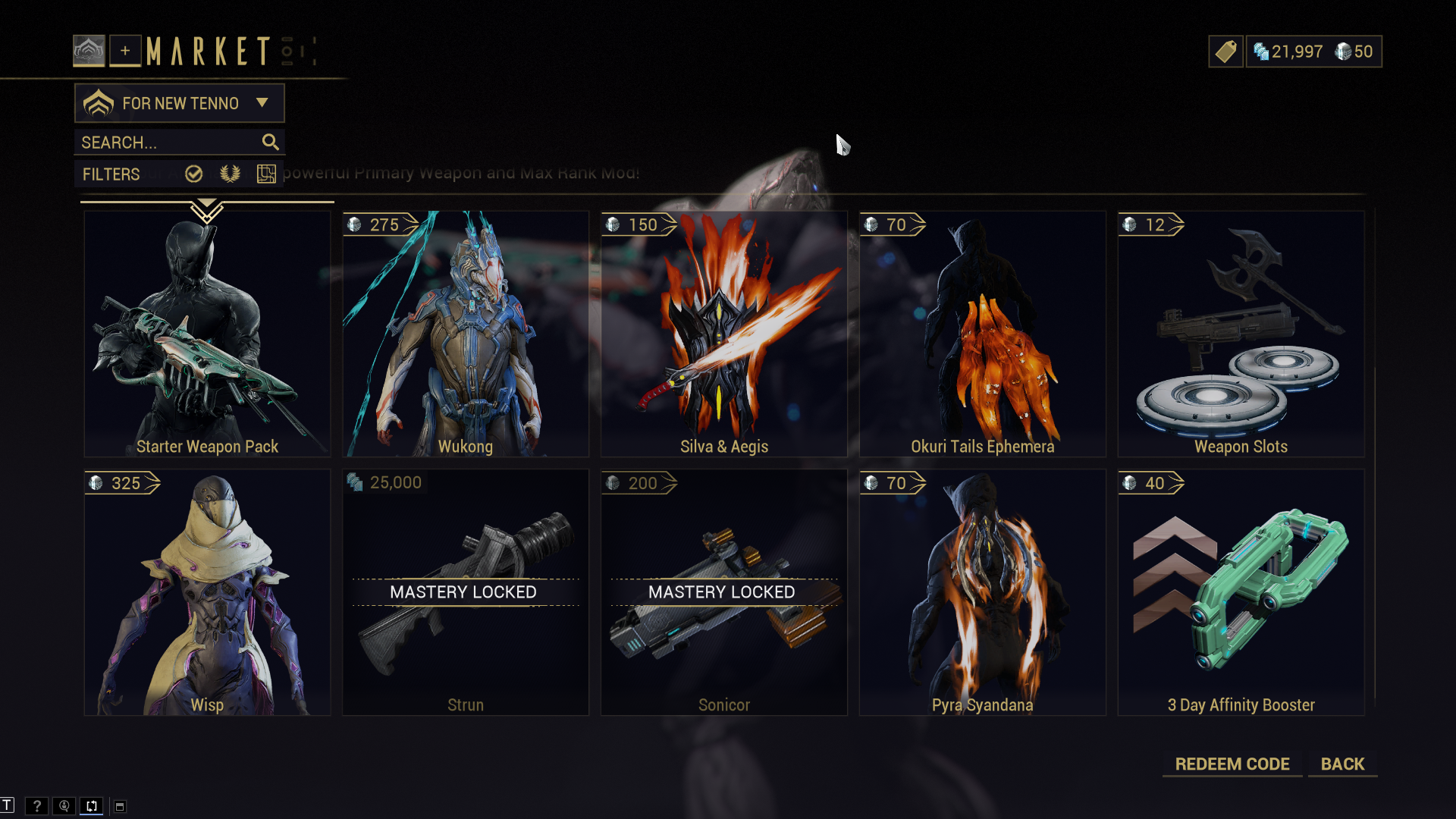Image resolution: width=1456 pixels, height=819 pixels.
Task: Open the For New Tenno category dropdown
Action: tap(180, 103)
